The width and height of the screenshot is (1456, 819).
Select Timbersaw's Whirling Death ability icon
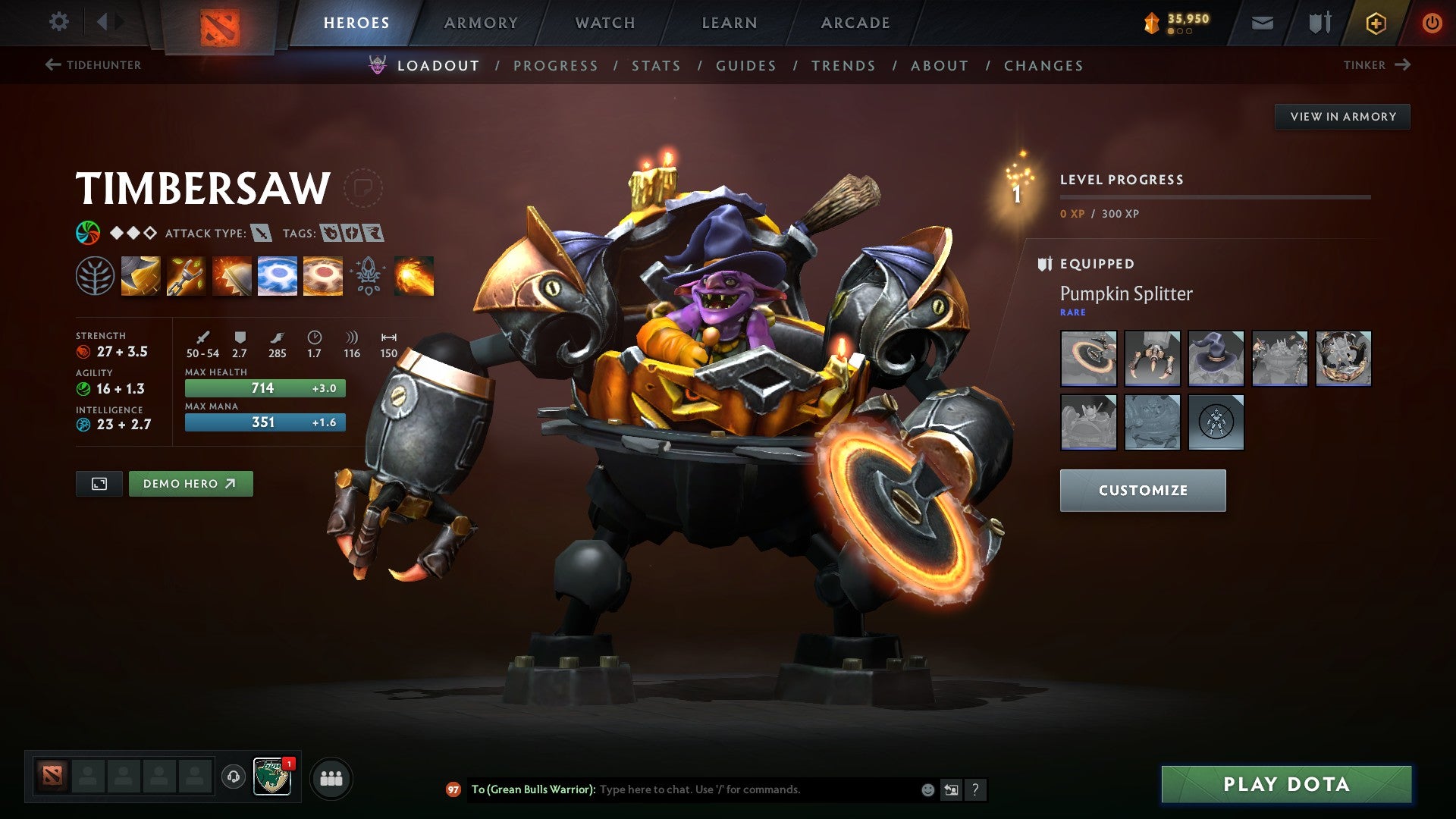tap(141, 277)
